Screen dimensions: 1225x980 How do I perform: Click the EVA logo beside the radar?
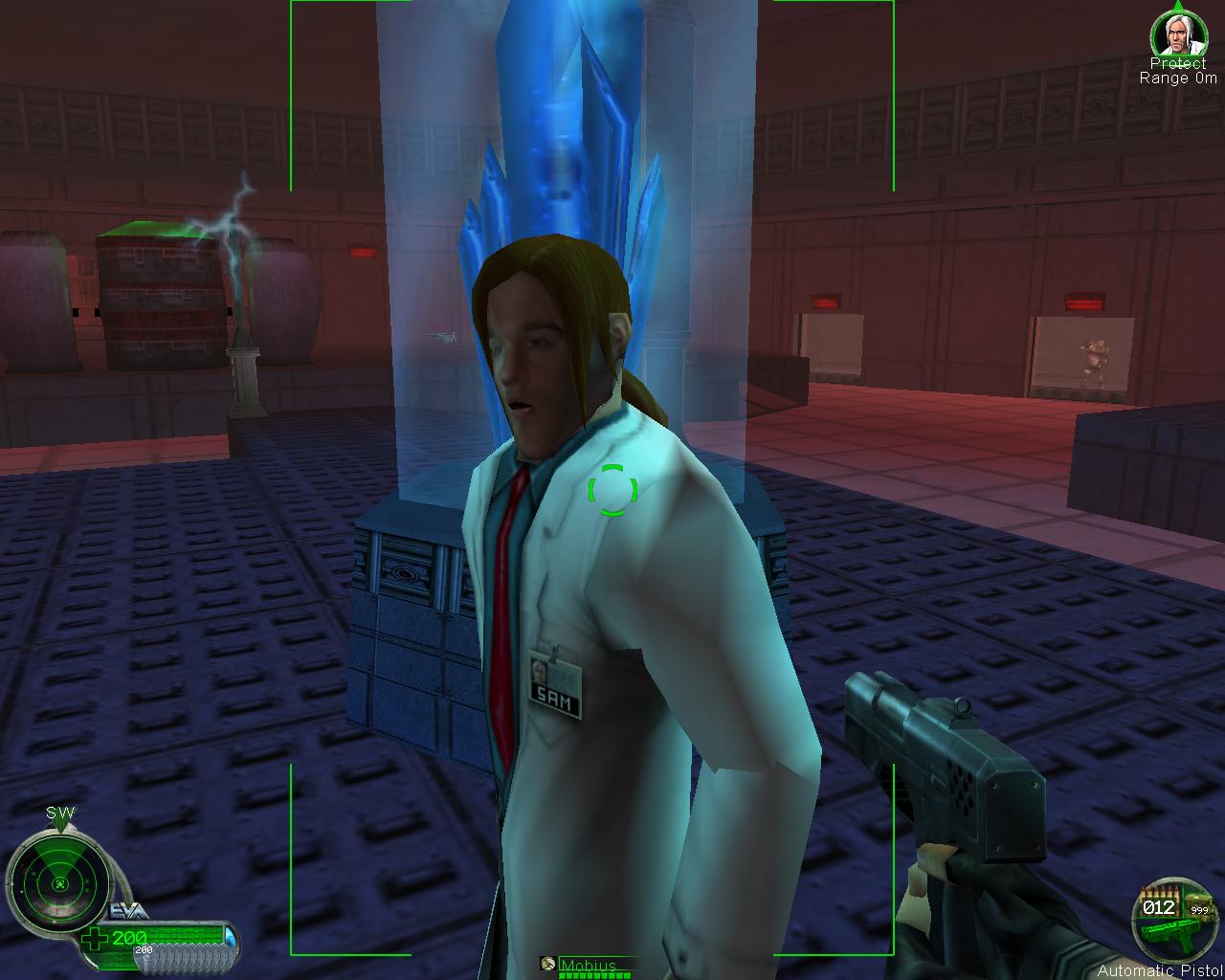(x=130, y=910)
